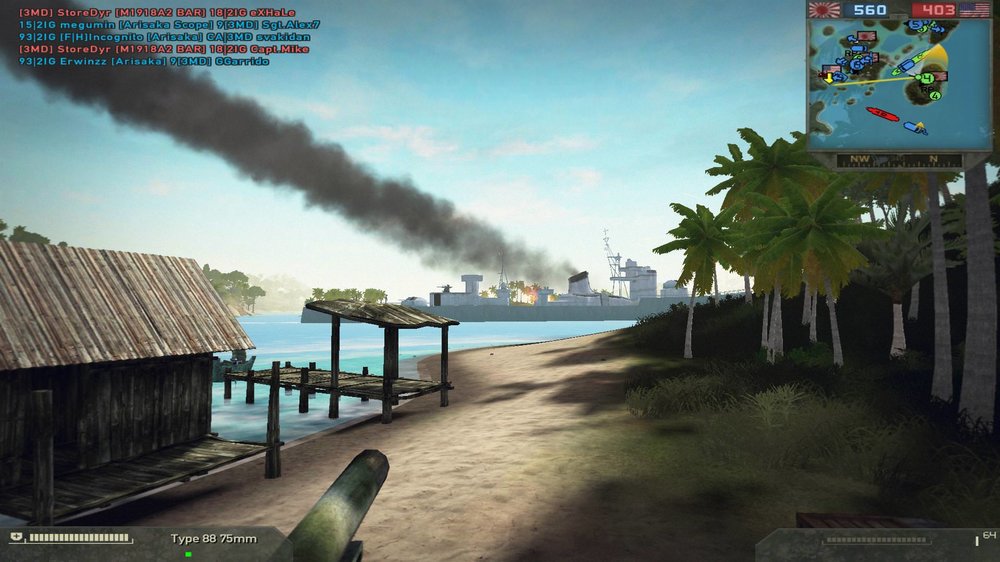Image resolution: width=1000 pixels, height=562 pixels.
Task: Click the American flag control point on minimap
Action: pos(940,76)
